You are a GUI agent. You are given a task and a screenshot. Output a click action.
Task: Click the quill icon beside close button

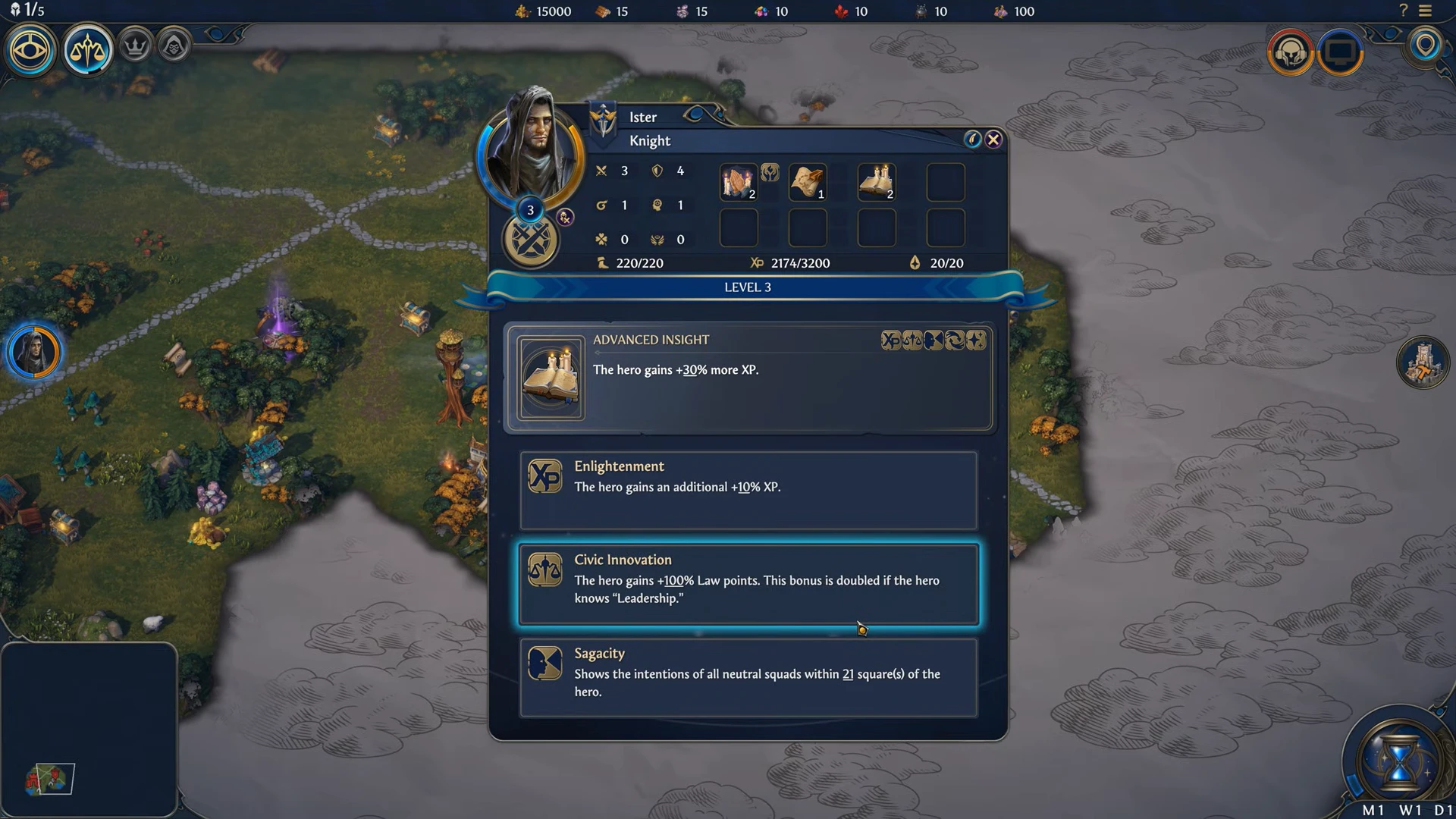972,140
